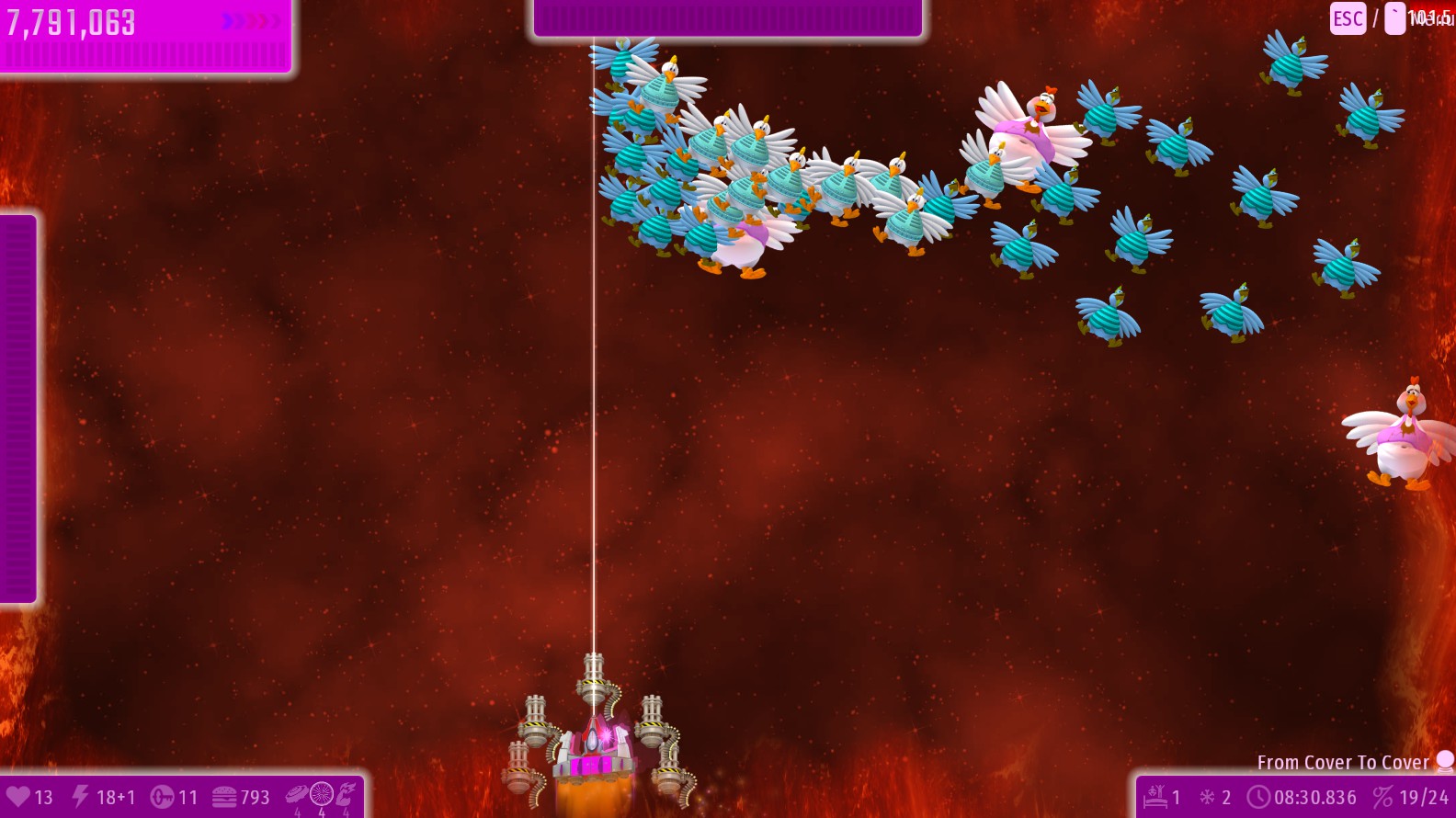This screenshot has width=1456, height=818.
Task: Activate the disc-shaped special equipment icon
Action: [x=297, y=794]
